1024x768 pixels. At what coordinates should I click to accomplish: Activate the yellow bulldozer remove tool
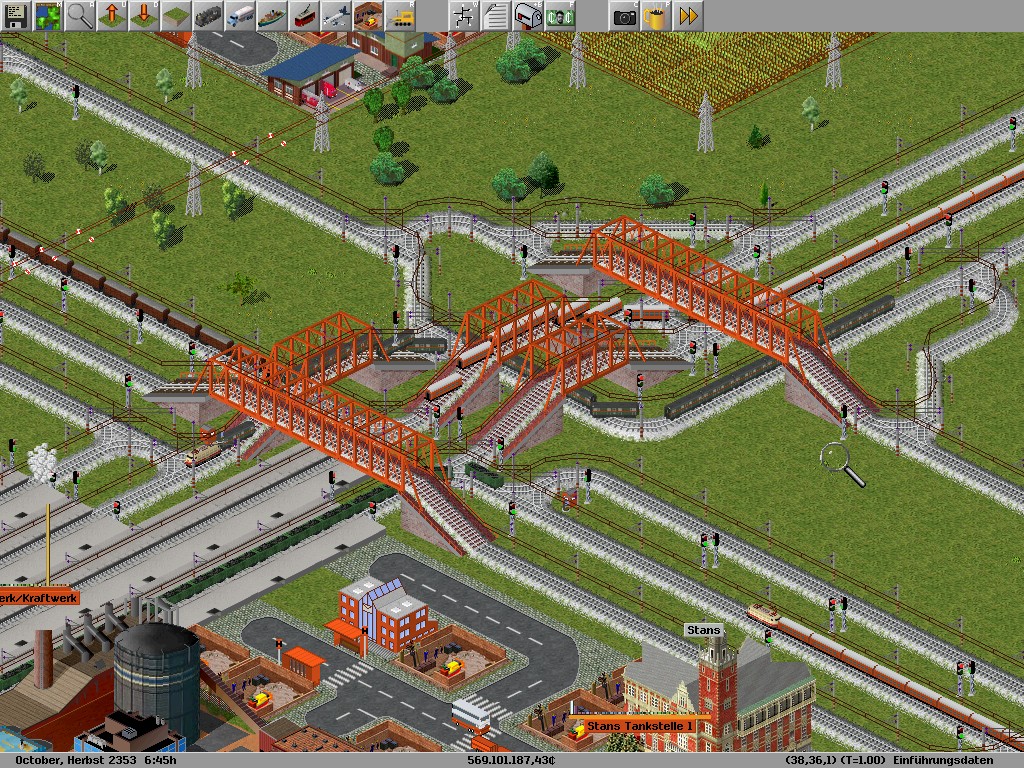(x=400, y=15)
